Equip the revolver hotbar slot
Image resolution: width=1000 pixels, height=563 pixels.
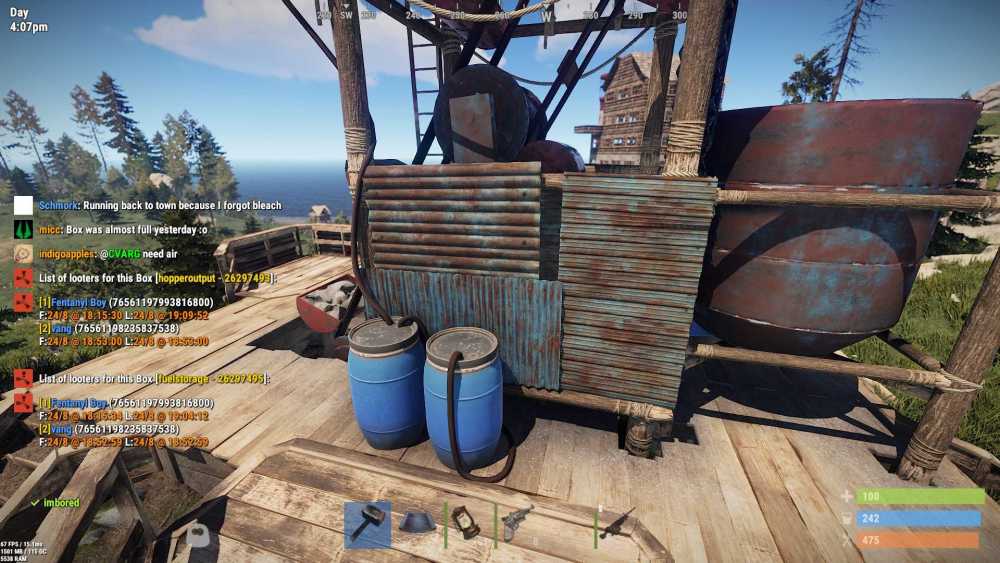pyautogui.click(x=518, y=524)
